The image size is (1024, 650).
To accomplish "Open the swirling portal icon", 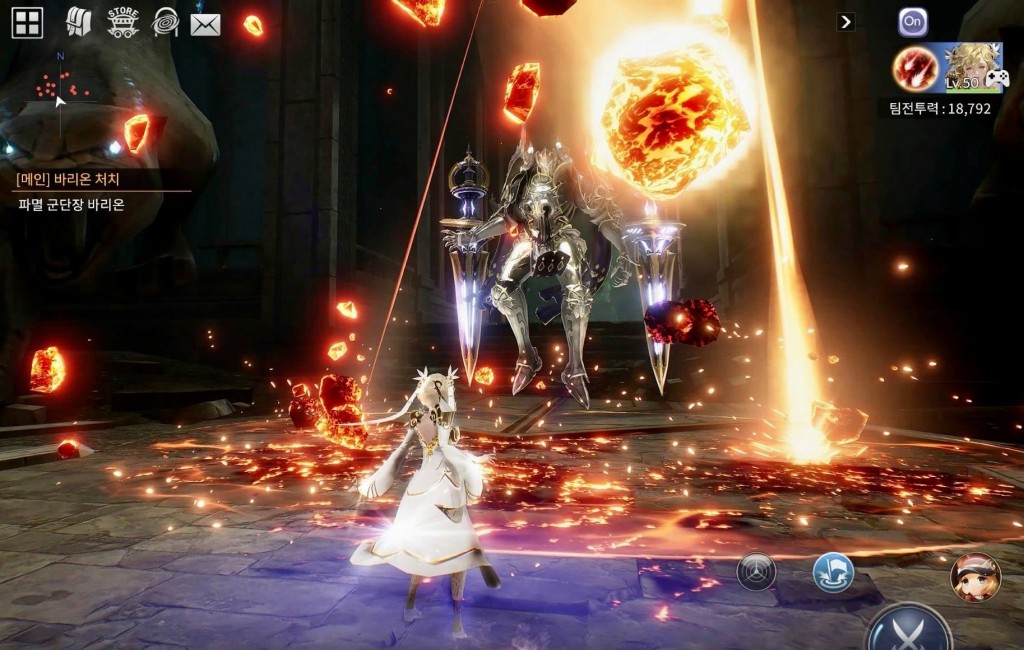I will [x=165, y=22].
